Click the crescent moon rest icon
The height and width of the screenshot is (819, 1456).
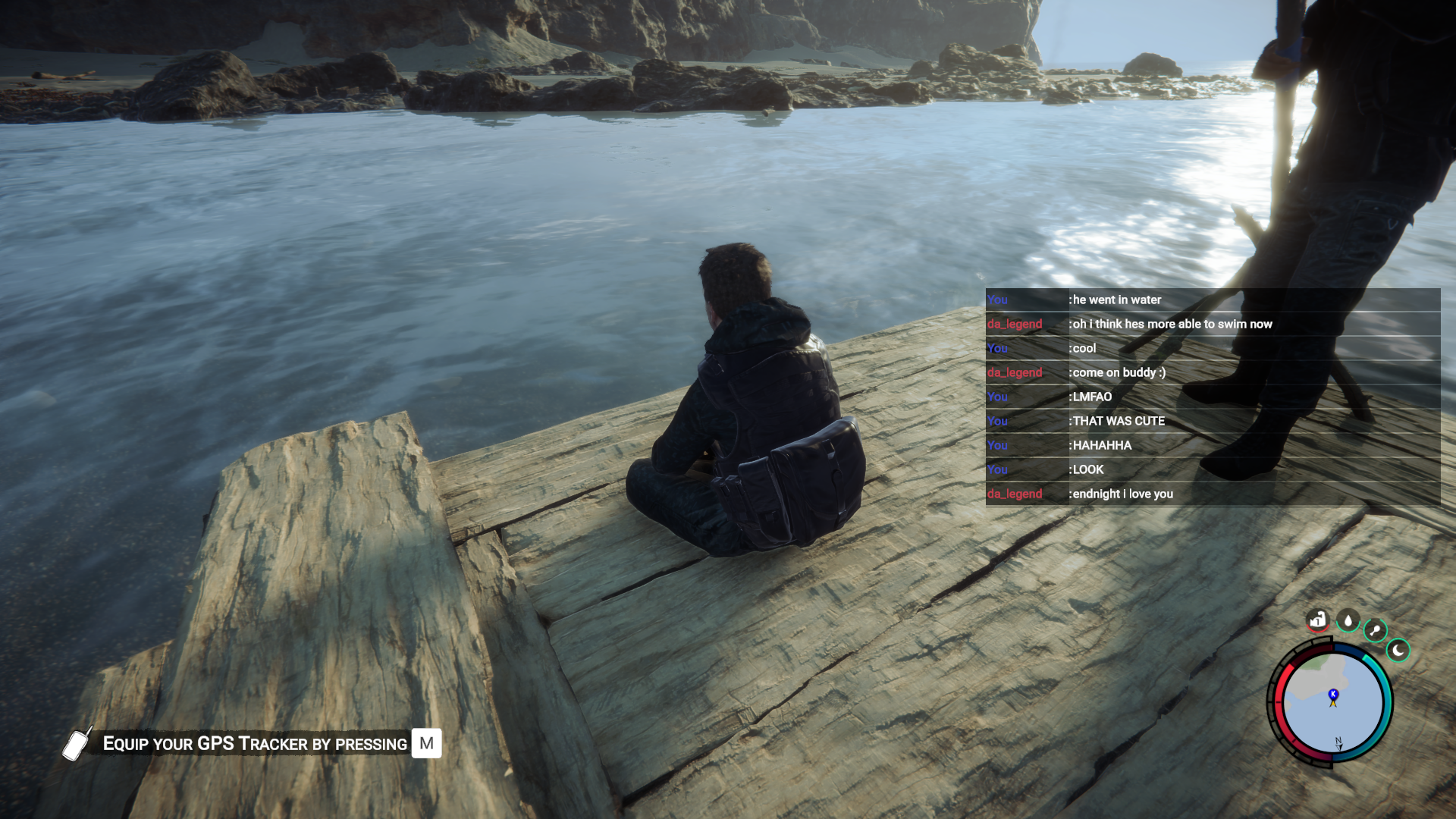[x=1398, y=651]
